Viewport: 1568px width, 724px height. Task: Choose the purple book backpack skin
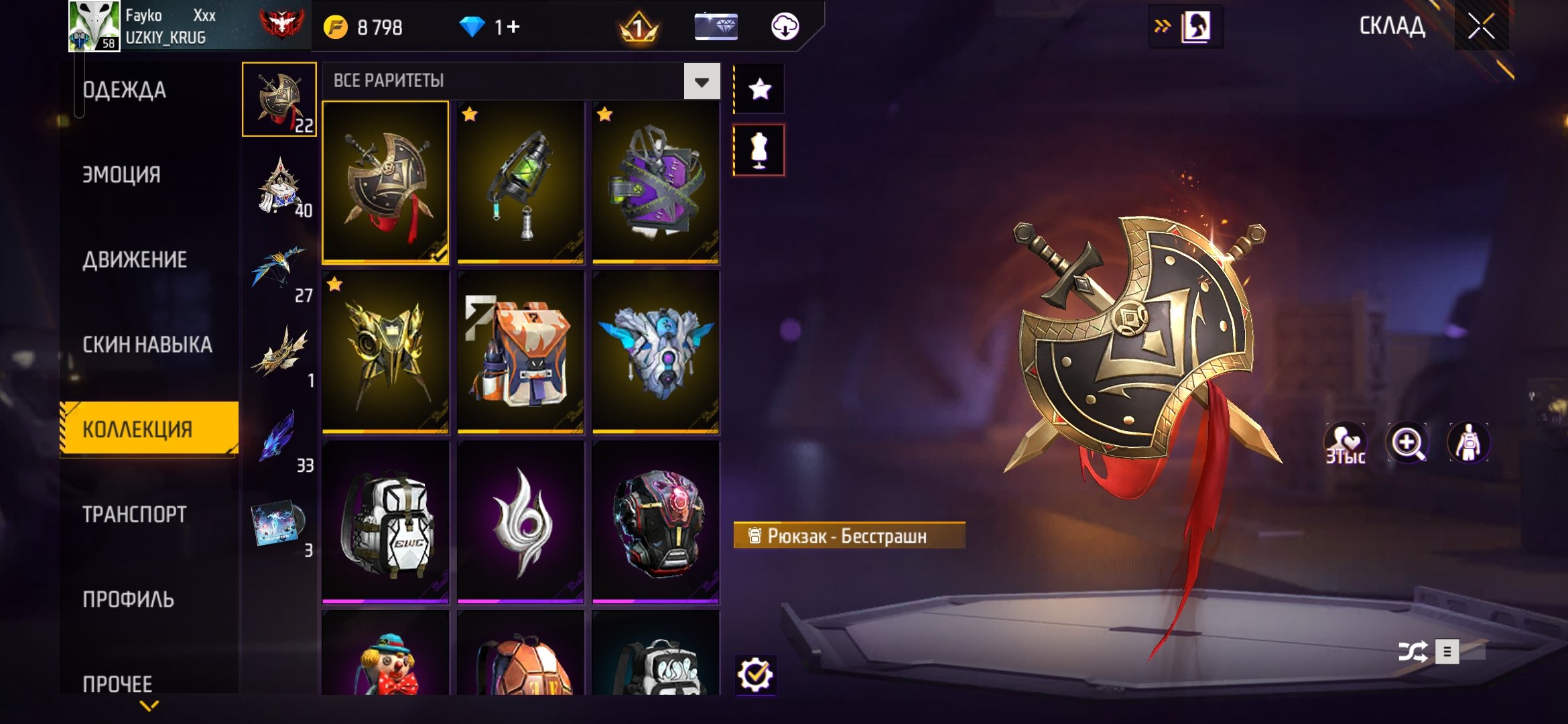656,182
